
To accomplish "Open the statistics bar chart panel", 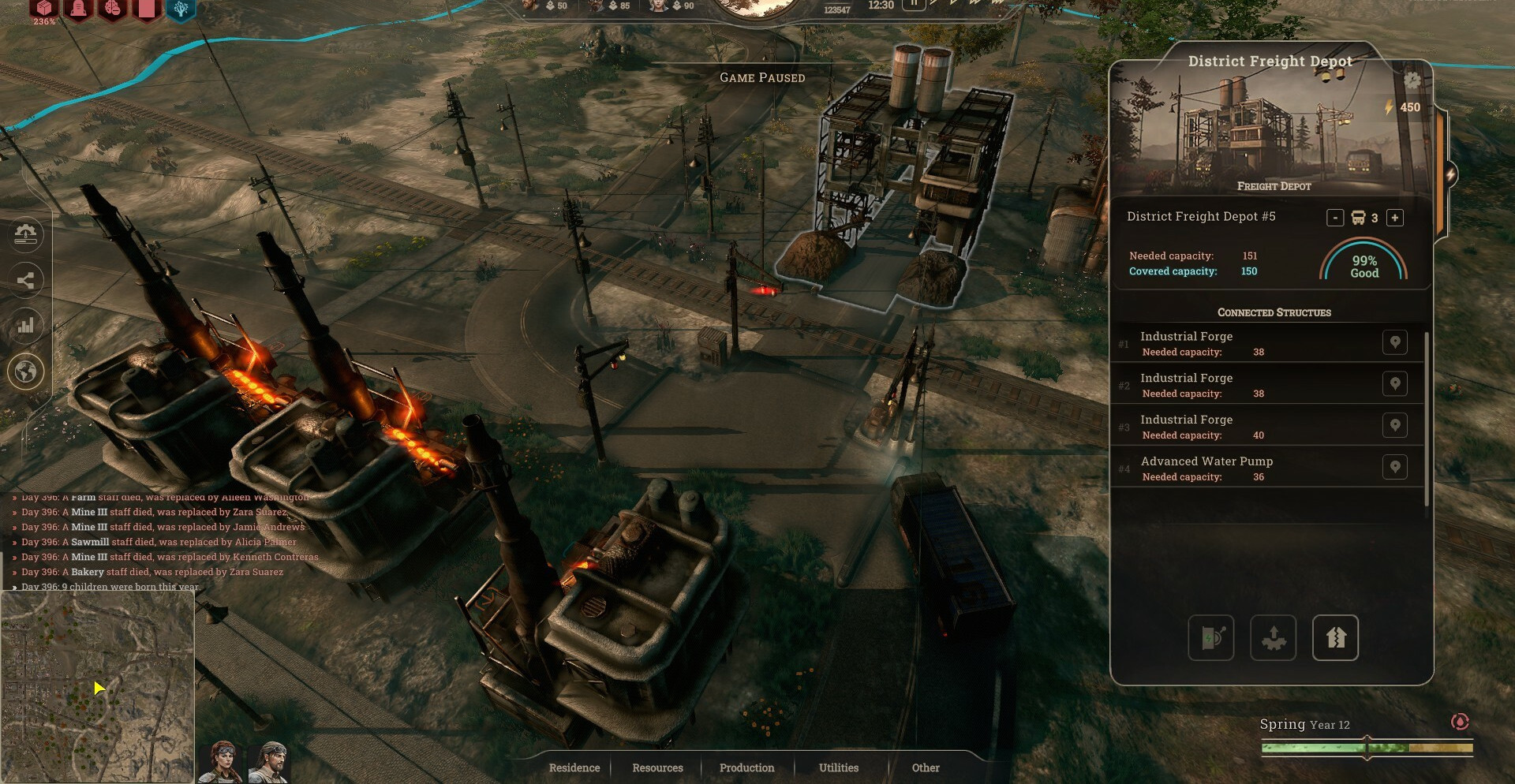I will [25, 325].
